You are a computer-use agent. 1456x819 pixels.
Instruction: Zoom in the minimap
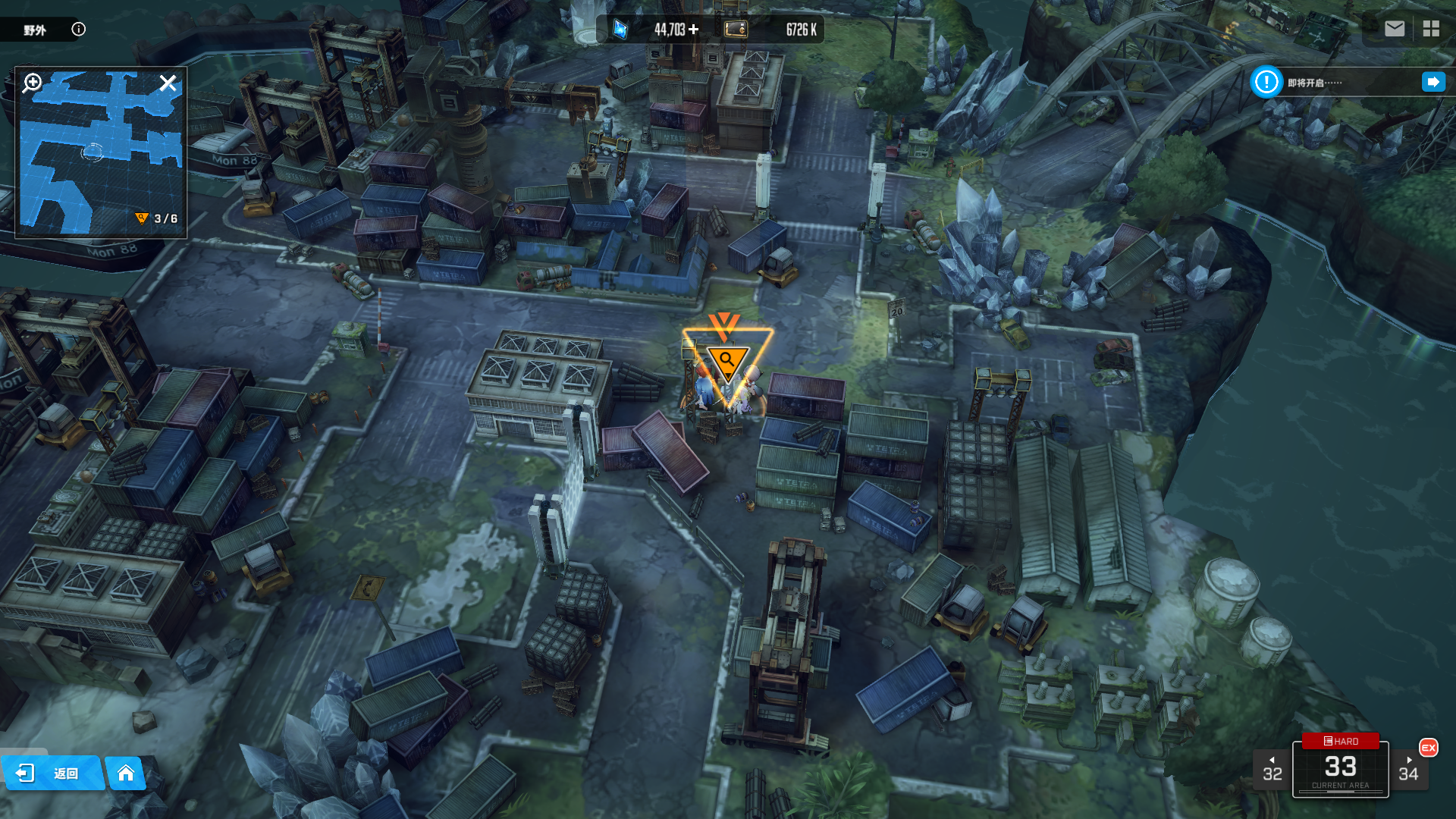(x=33, y=83)
